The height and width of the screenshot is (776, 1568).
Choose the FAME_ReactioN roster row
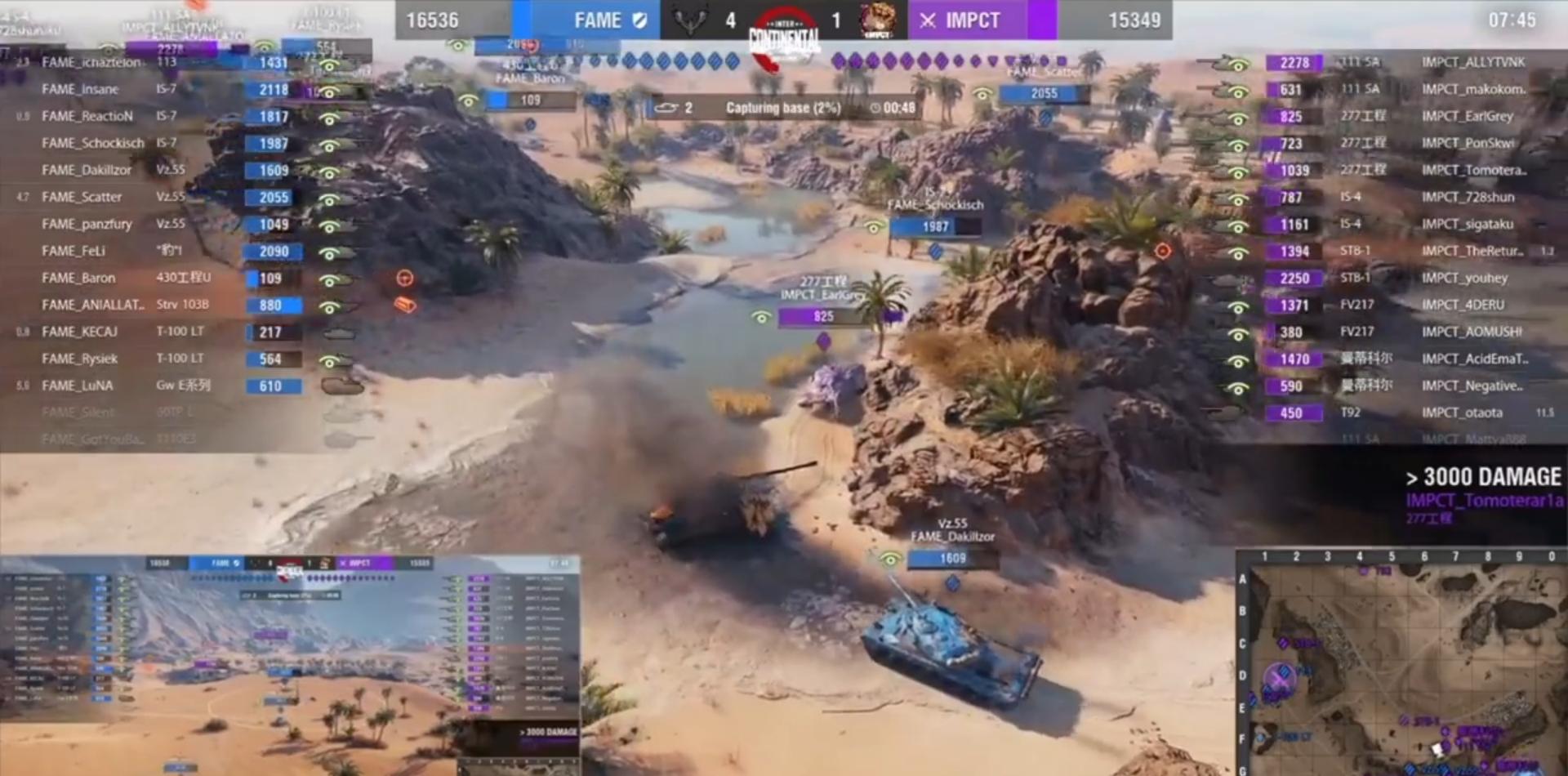pos(87,116)
